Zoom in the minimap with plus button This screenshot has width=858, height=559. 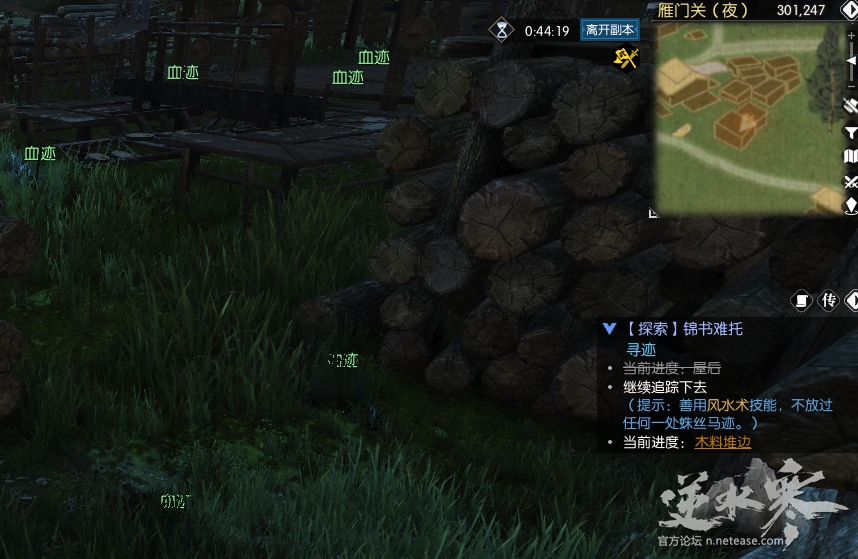click(x=851, y=34)
